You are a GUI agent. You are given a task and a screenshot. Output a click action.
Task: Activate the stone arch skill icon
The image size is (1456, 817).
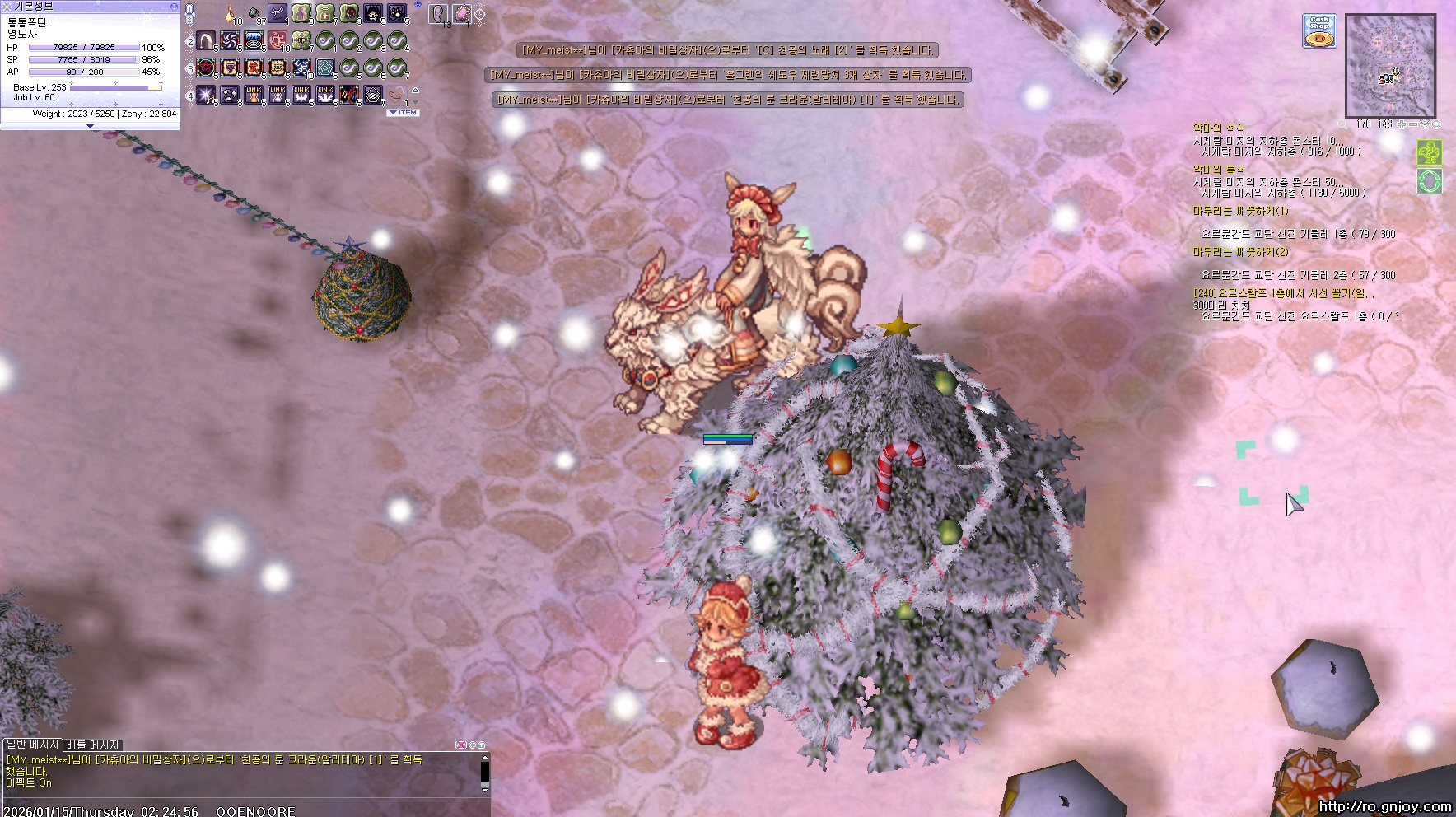coord(206,40)
